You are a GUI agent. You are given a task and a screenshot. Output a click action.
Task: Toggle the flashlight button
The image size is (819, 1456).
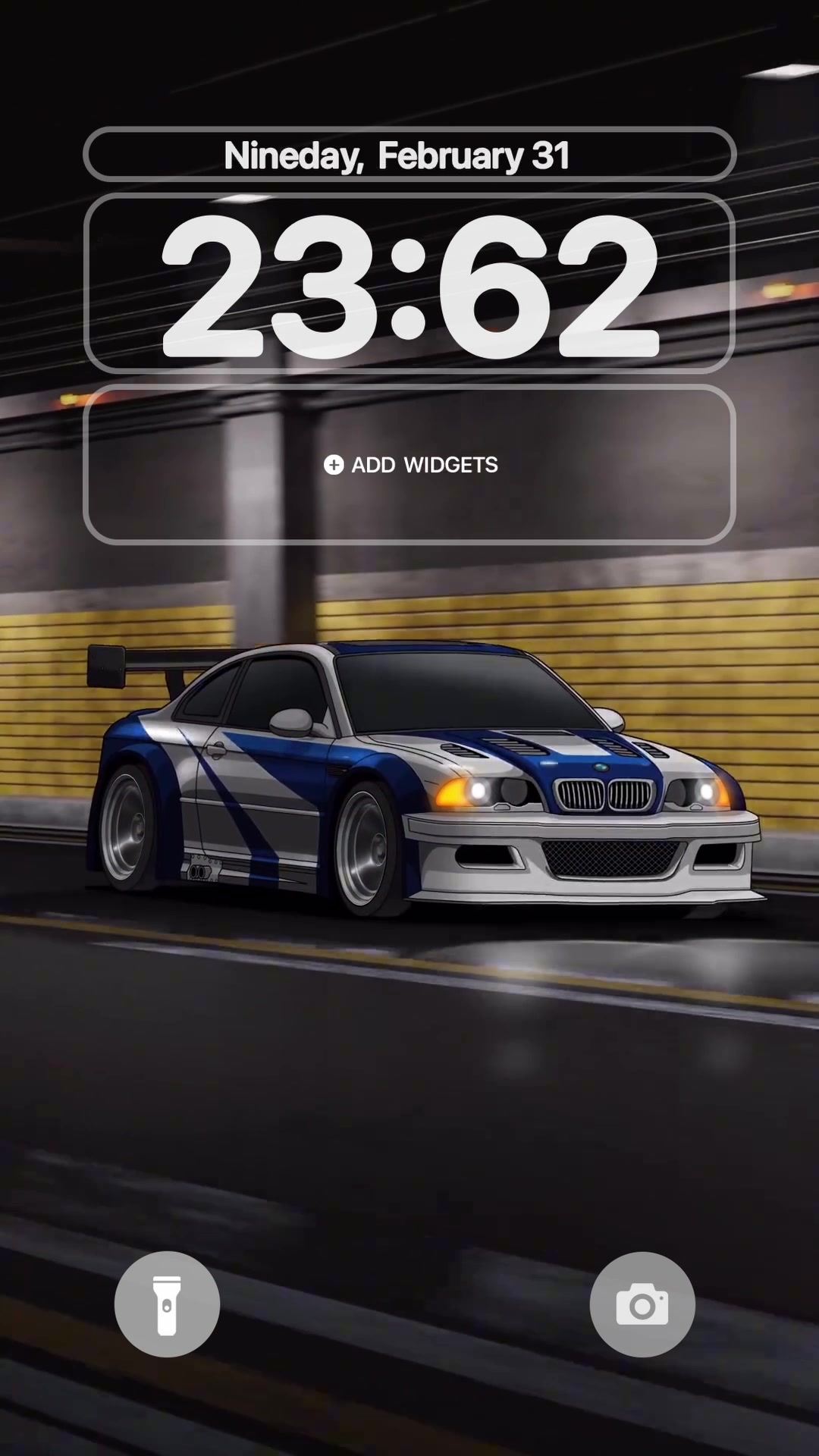tap(167, 1304)
